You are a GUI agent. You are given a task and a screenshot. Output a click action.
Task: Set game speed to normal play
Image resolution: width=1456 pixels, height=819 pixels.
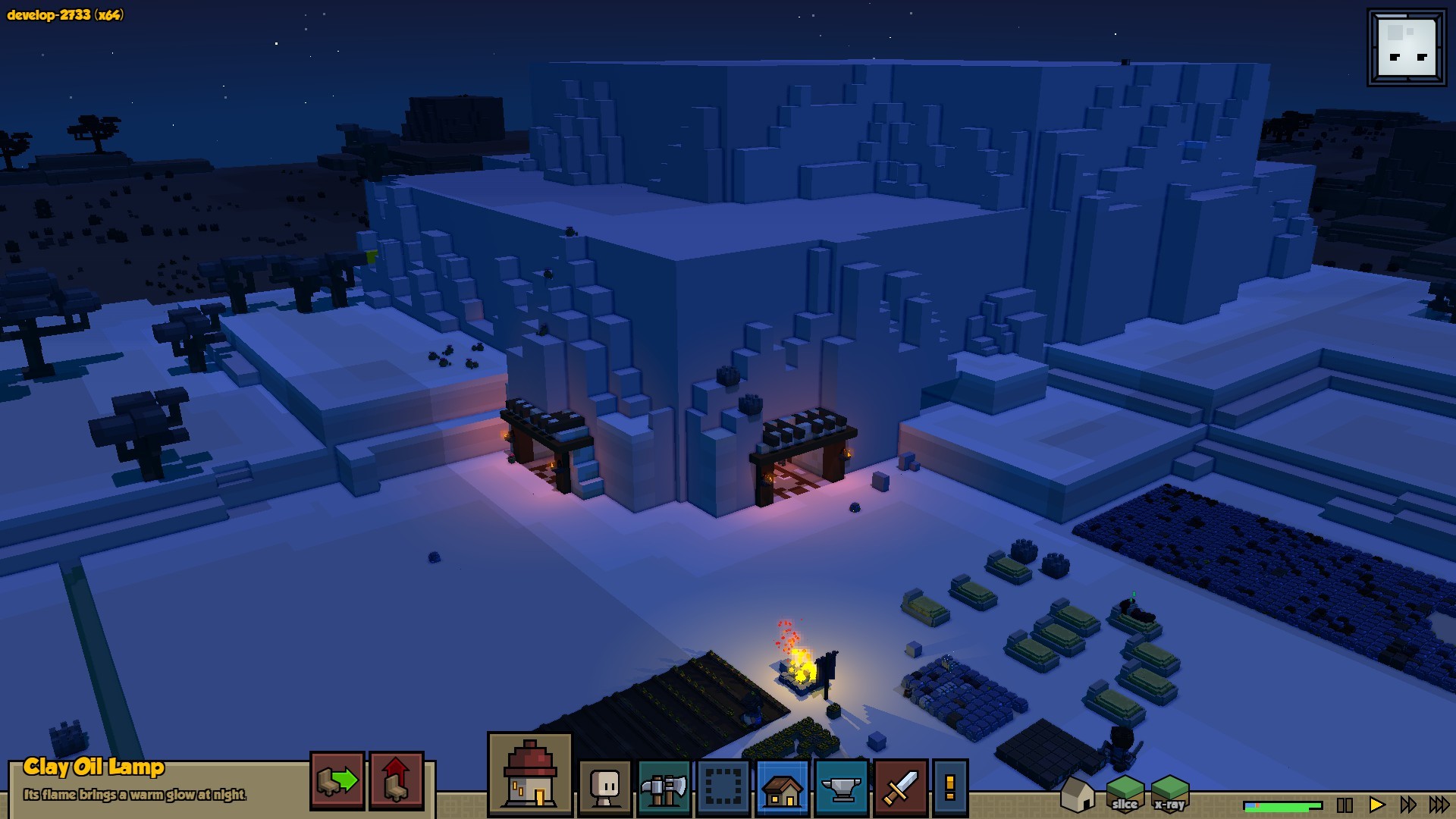(x=1376, y=805)
